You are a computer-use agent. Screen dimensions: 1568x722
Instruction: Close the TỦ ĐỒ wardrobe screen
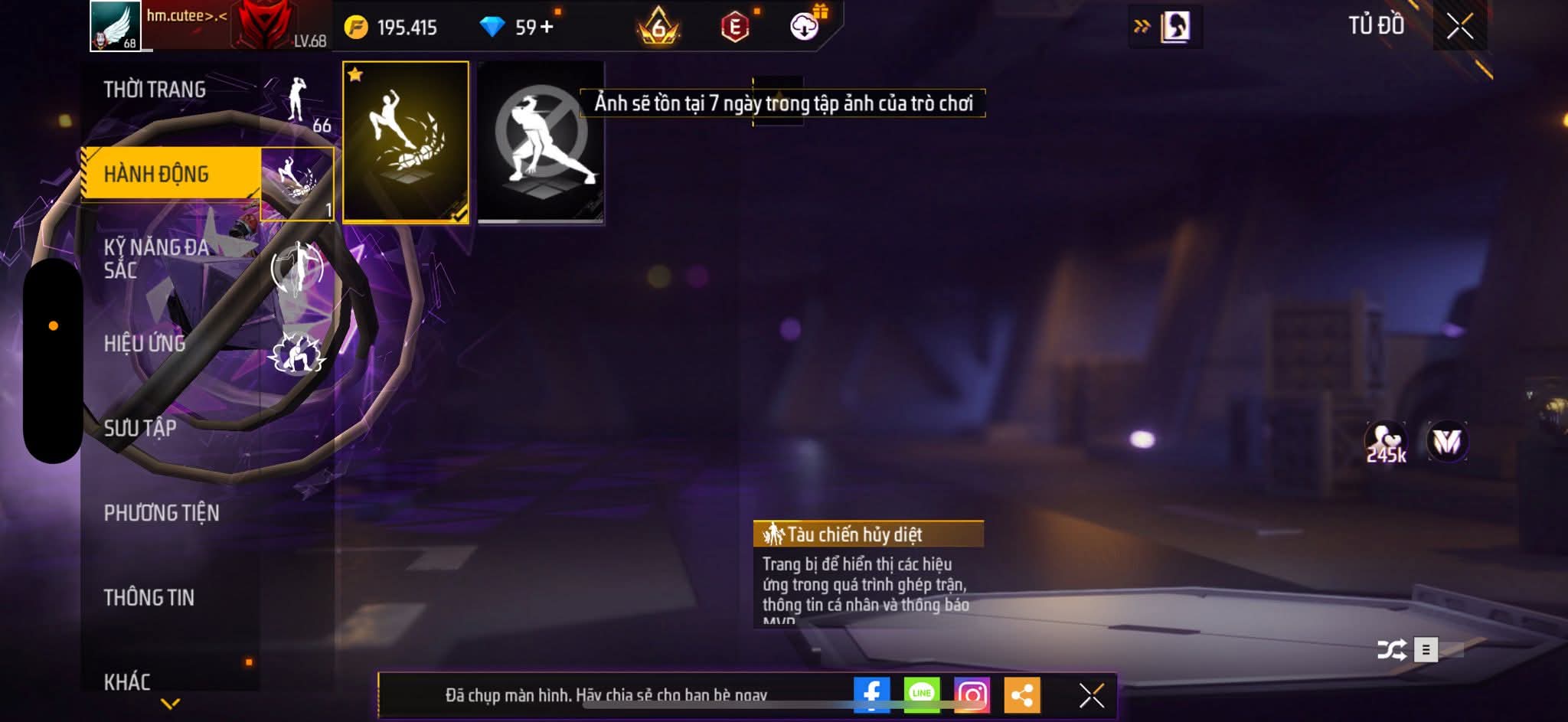coord(1459,27)
